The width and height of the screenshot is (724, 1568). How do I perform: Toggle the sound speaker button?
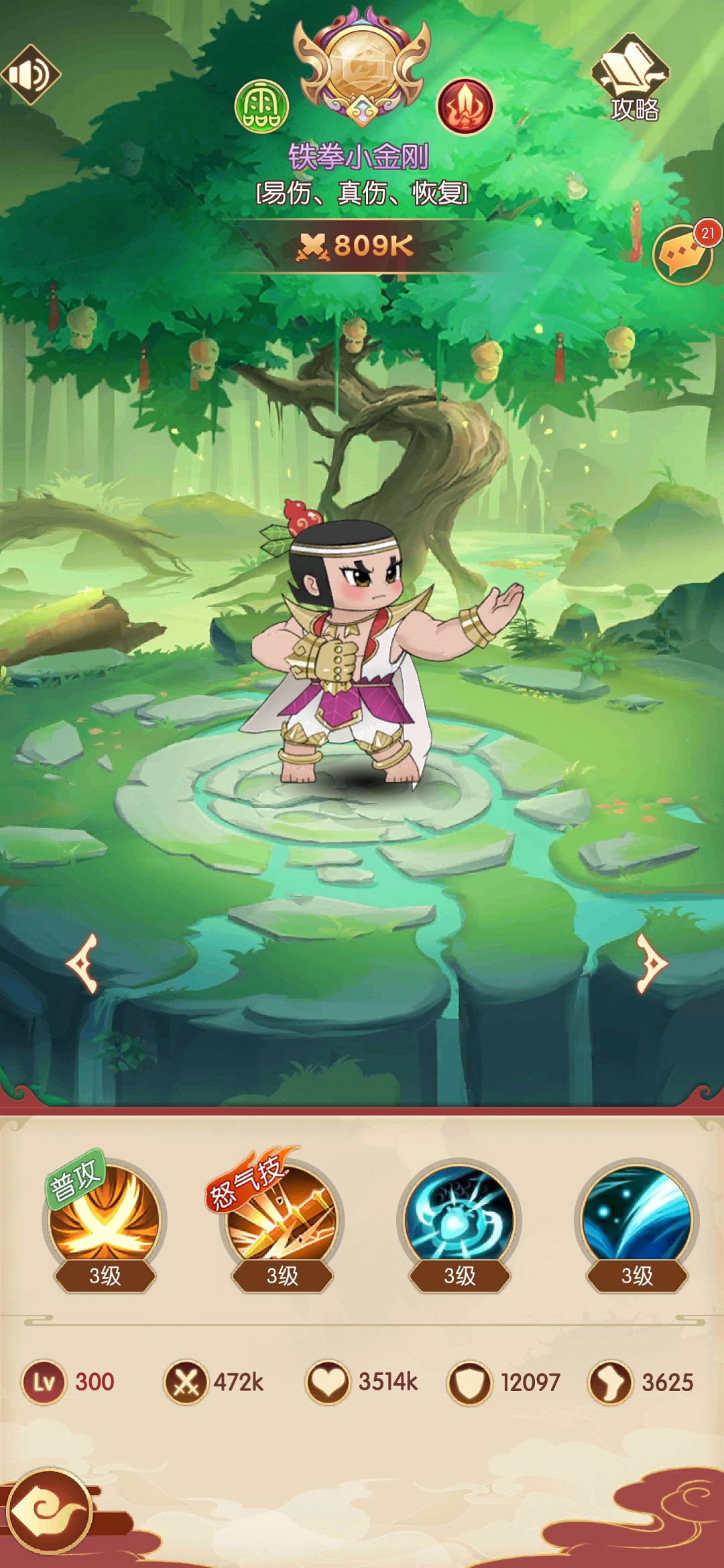pos(30,74)
